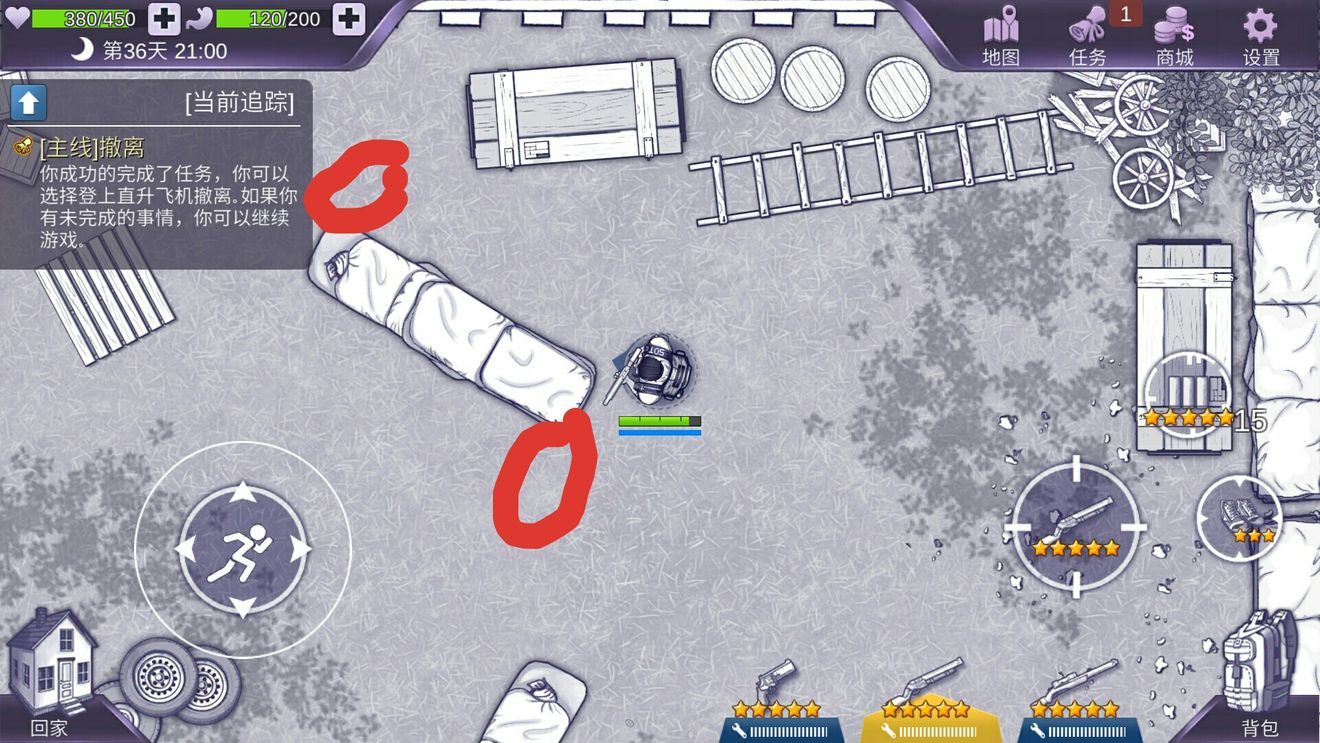Collapse the quest tracker with the up arrow

coord(29,101)
